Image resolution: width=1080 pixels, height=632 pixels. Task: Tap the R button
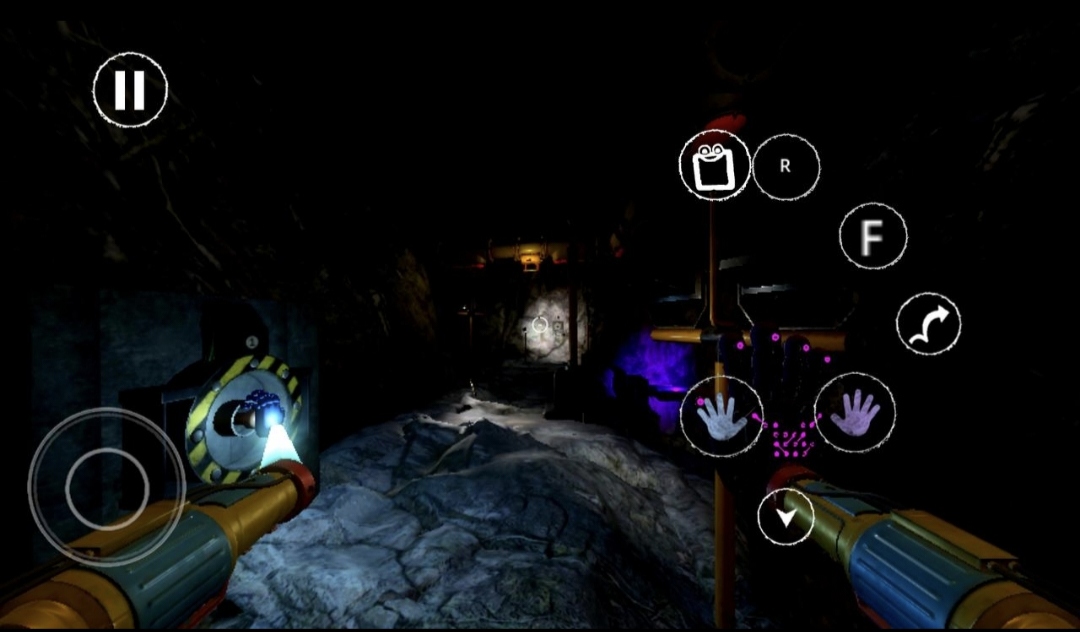(785, 167)
